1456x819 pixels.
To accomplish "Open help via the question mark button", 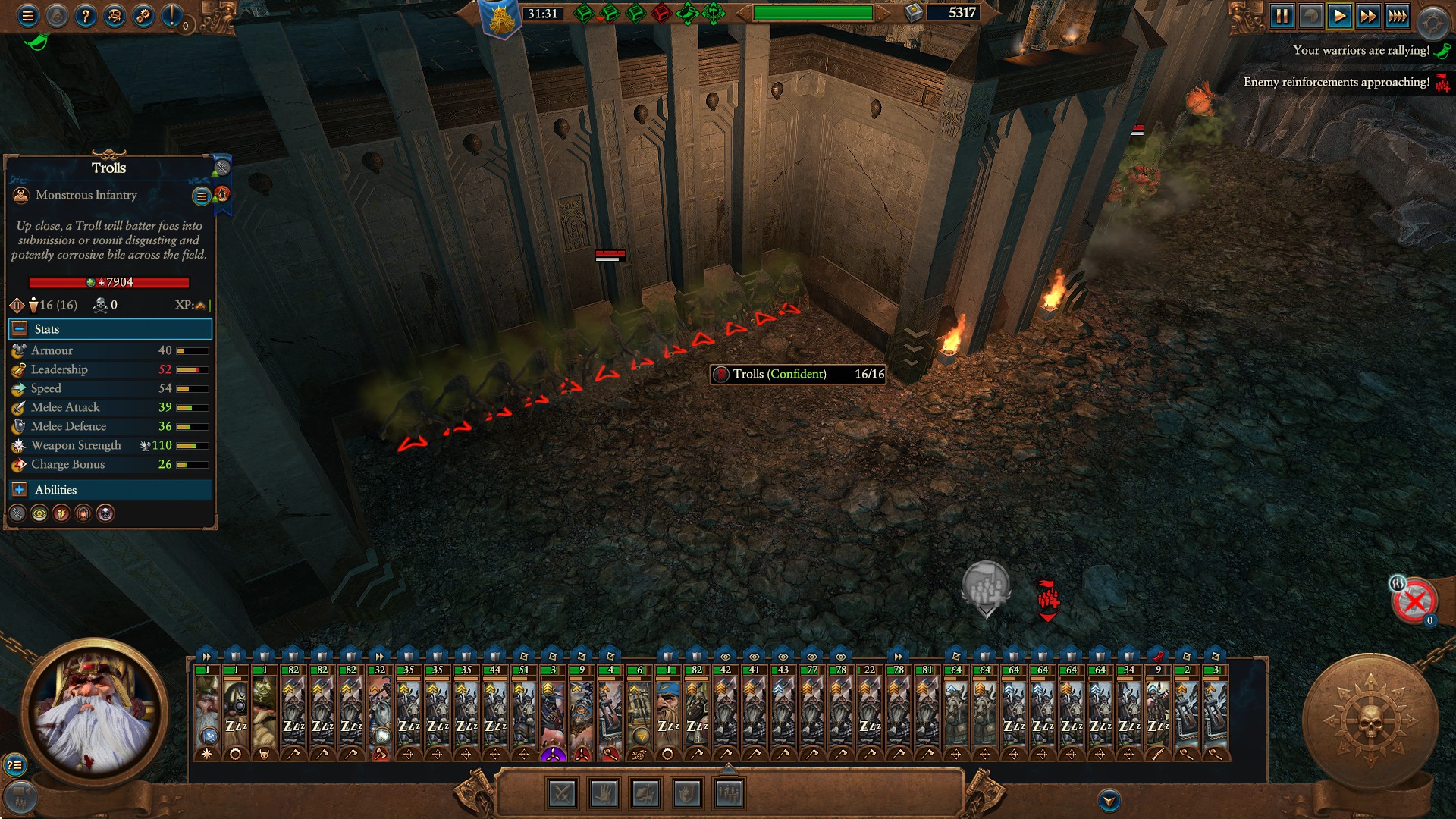I will 86,15.
